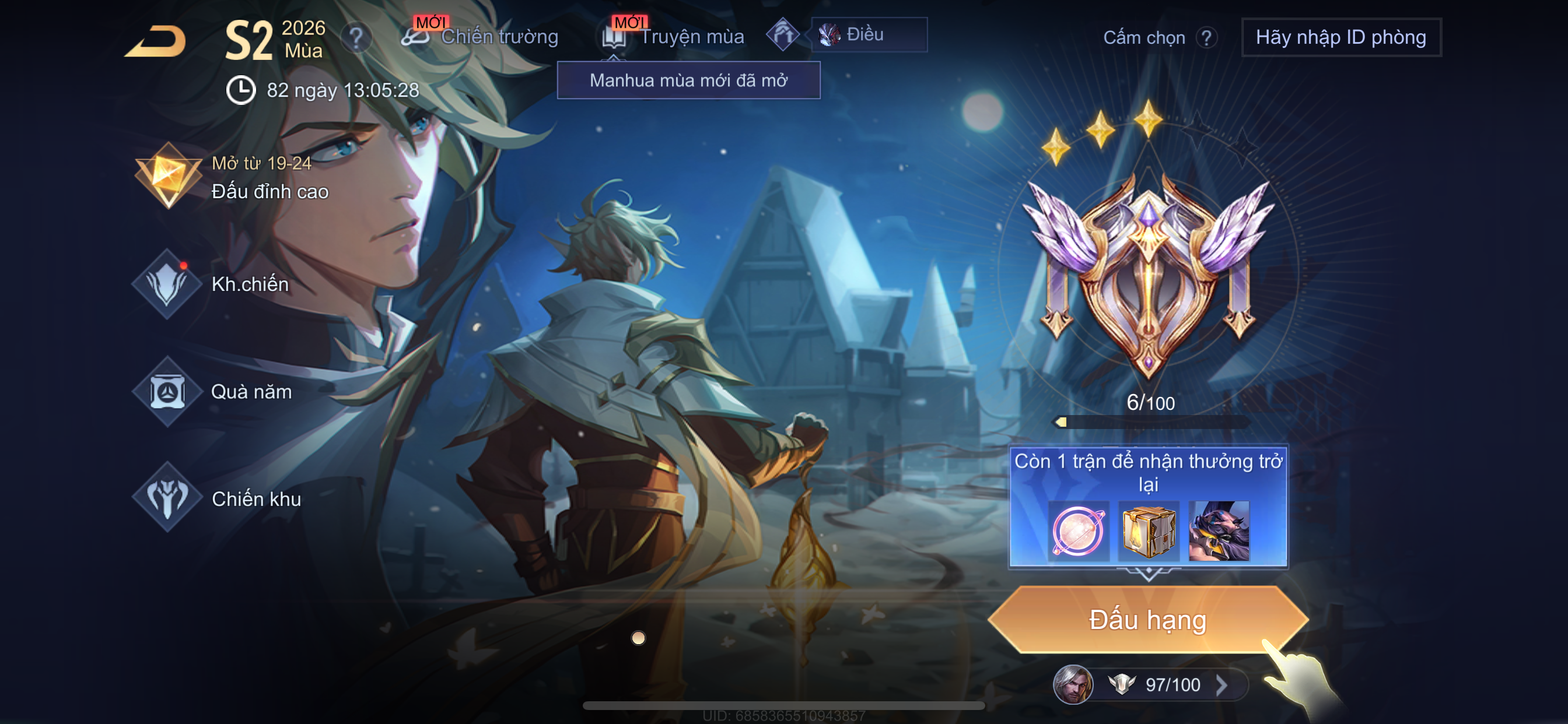Viewport: 1568px width, 724px height.
Task: Open the Chiến trường section
Action: click(x=481, y=37)
